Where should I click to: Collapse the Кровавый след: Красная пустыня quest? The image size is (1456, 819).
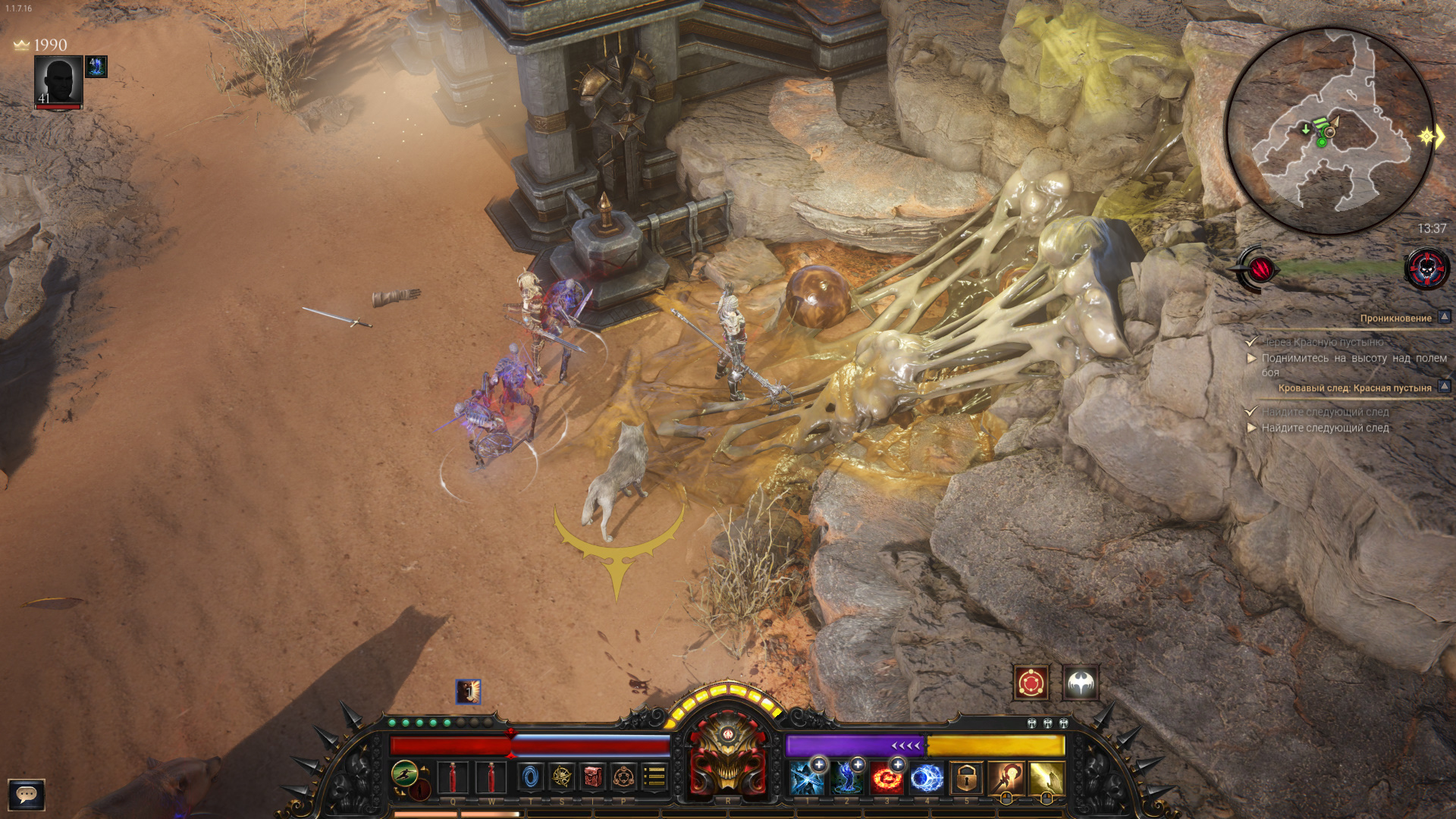pos(1444,388)
